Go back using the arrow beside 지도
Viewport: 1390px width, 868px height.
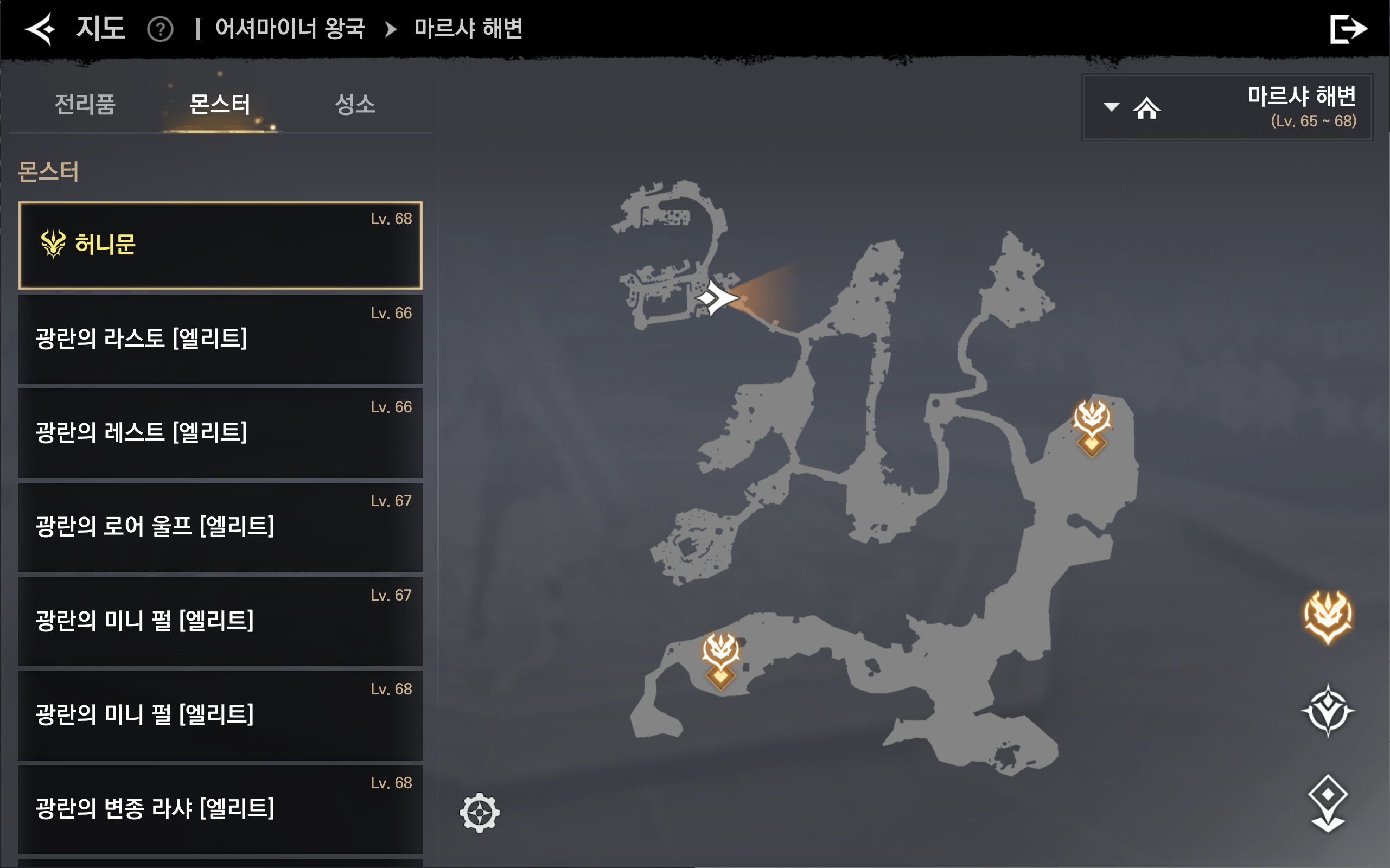[40, 29]
